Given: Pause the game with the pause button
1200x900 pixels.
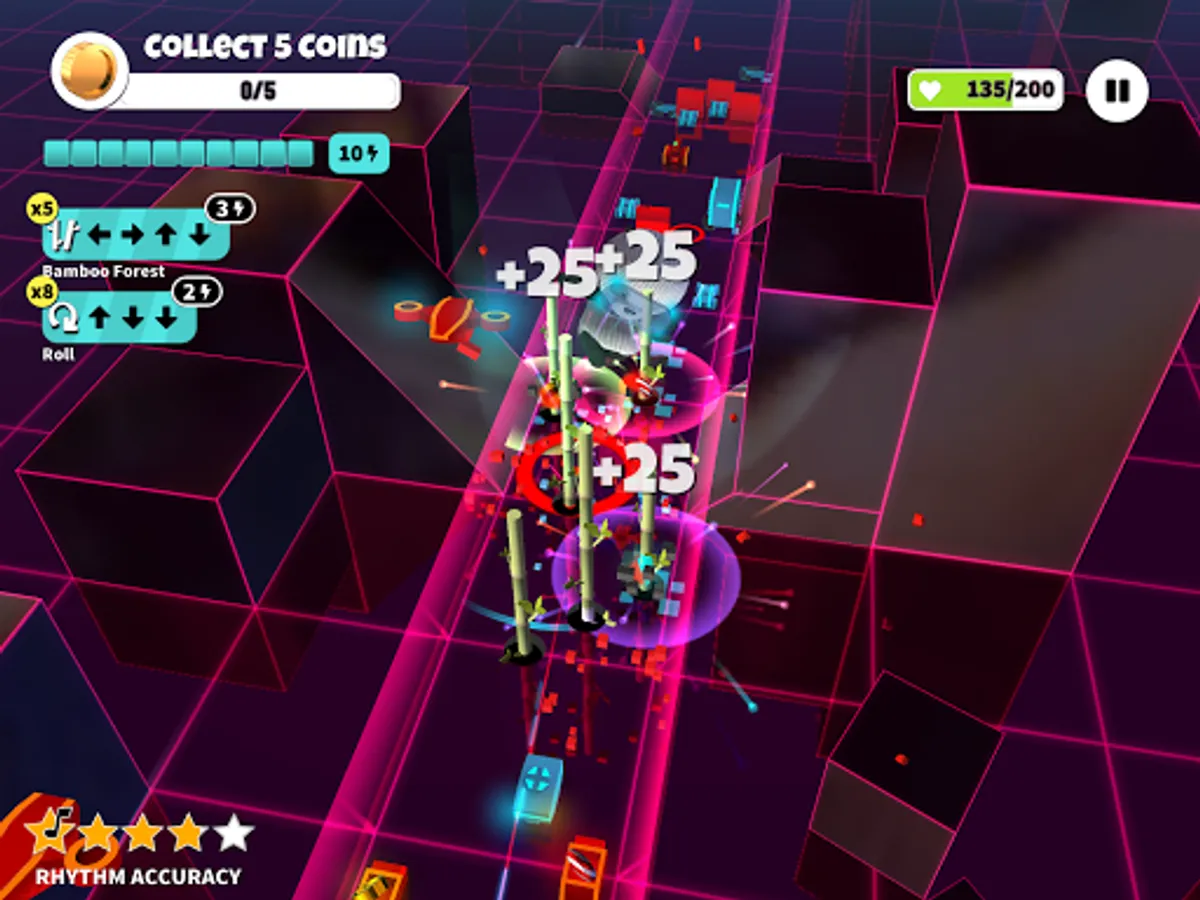Looking at the screenshot, I should click(x=1117, y=91).
